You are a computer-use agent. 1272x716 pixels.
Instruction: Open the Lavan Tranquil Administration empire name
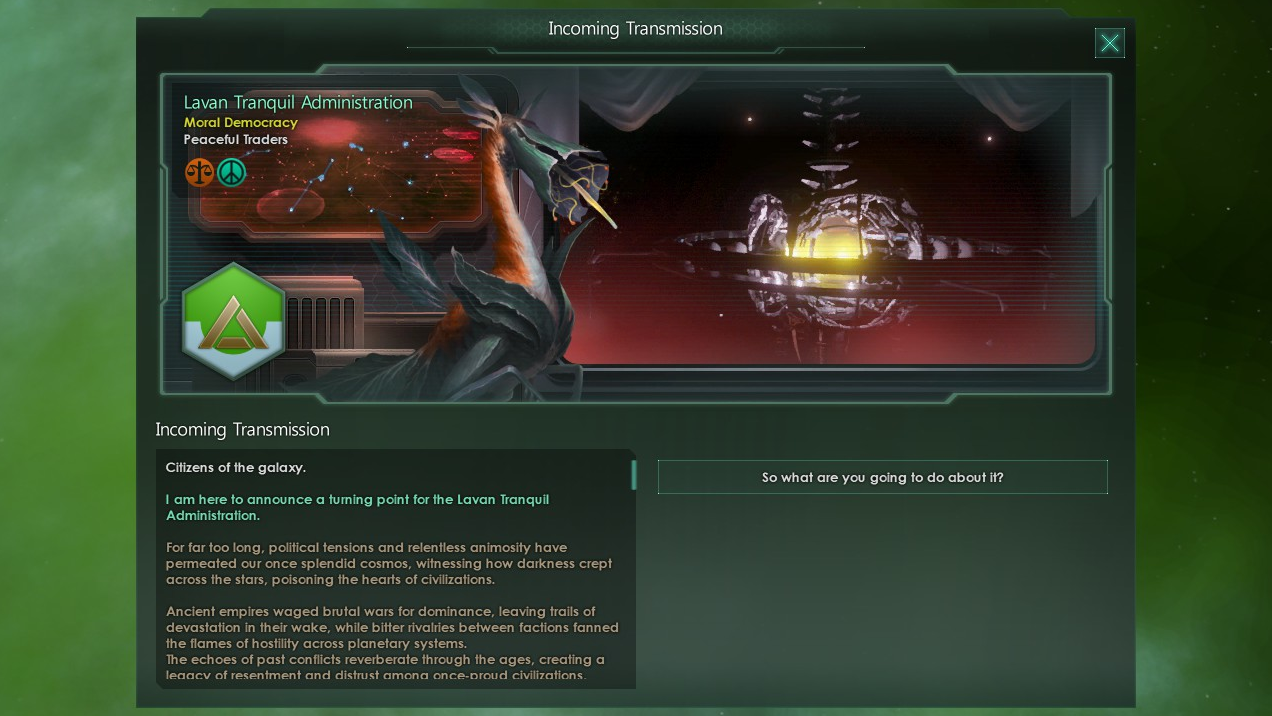[x=298, y=102]
